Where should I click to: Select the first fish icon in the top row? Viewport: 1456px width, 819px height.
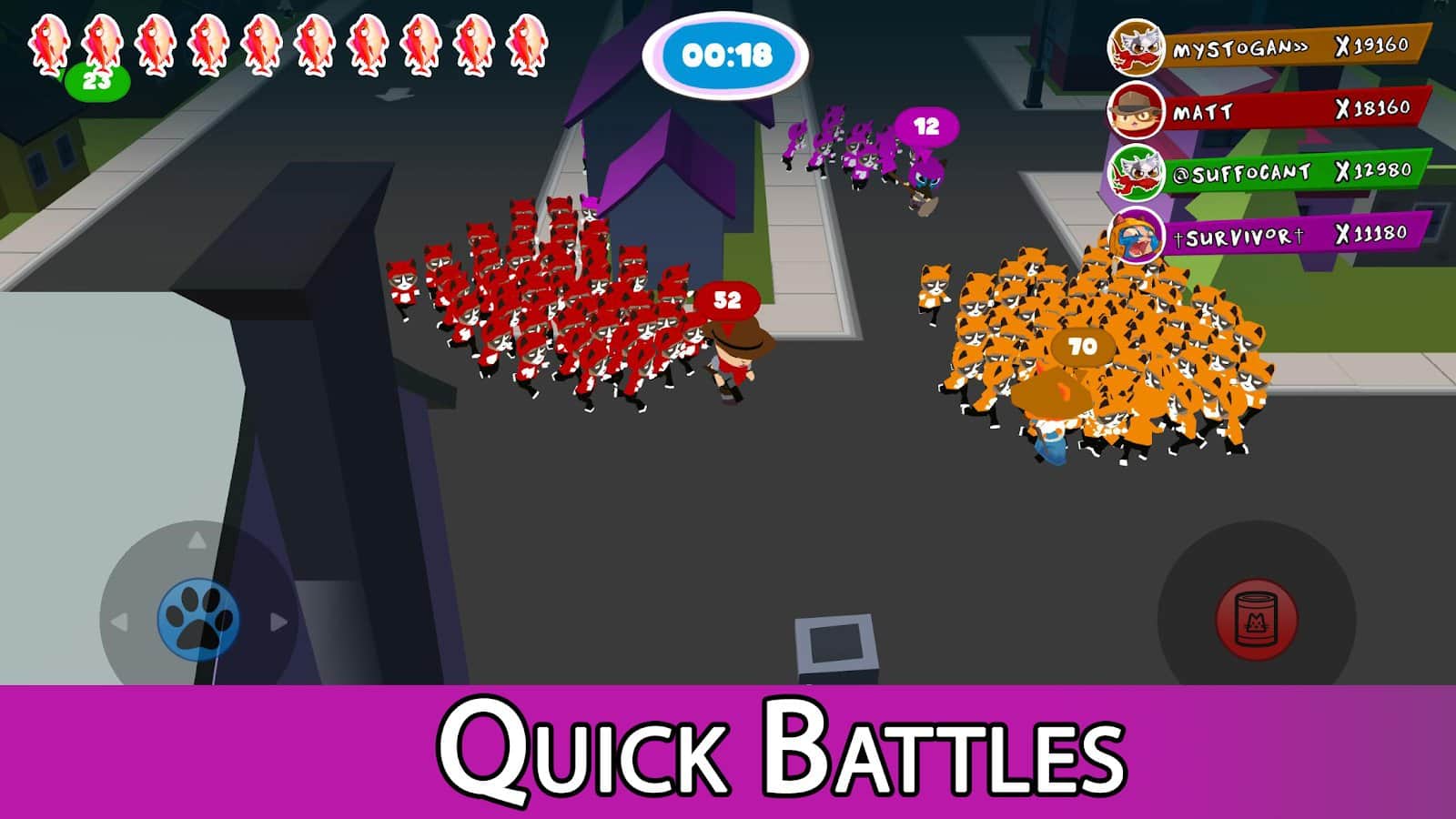coord(49,43)
